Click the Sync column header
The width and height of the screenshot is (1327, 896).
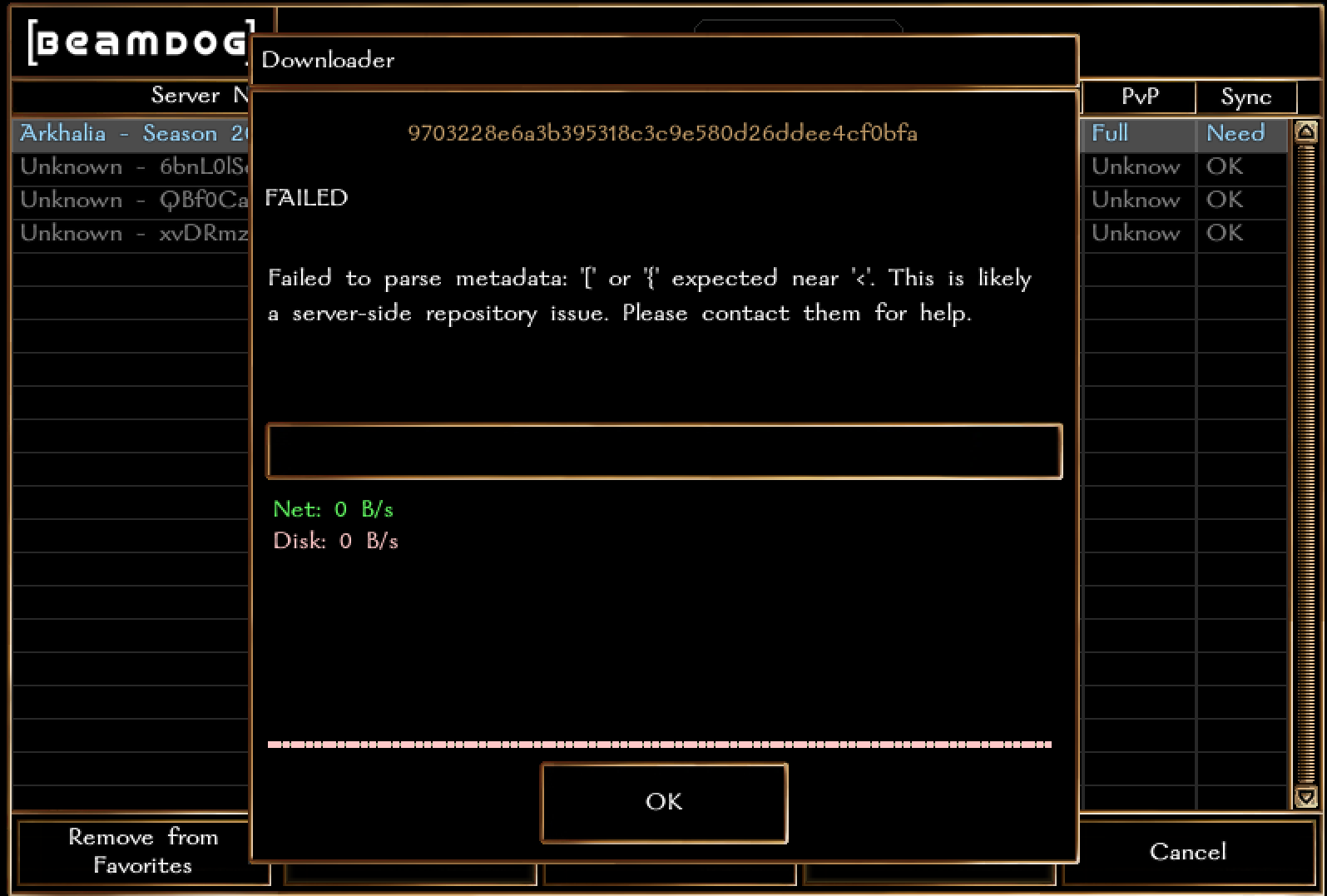(1245, 97)
